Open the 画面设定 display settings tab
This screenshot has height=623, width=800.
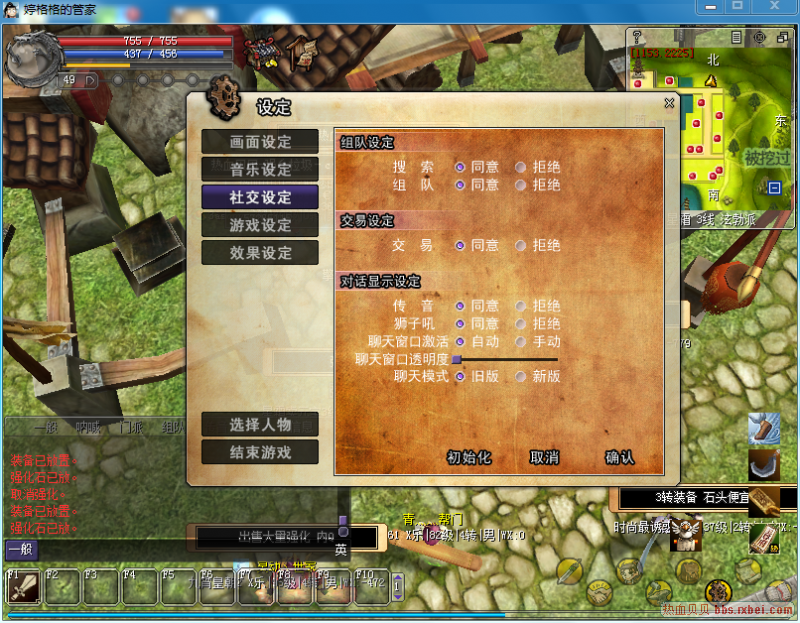point(260,142)
